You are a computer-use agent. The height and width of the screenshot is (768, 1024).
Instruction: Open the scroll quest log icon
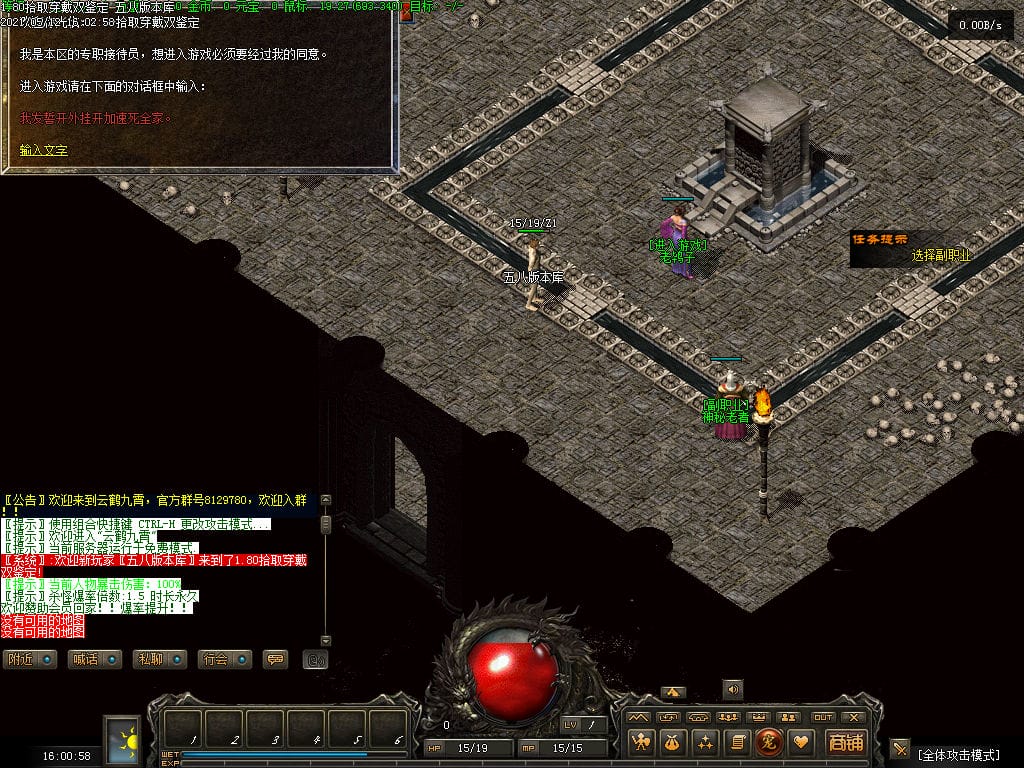tap(737, 742)
